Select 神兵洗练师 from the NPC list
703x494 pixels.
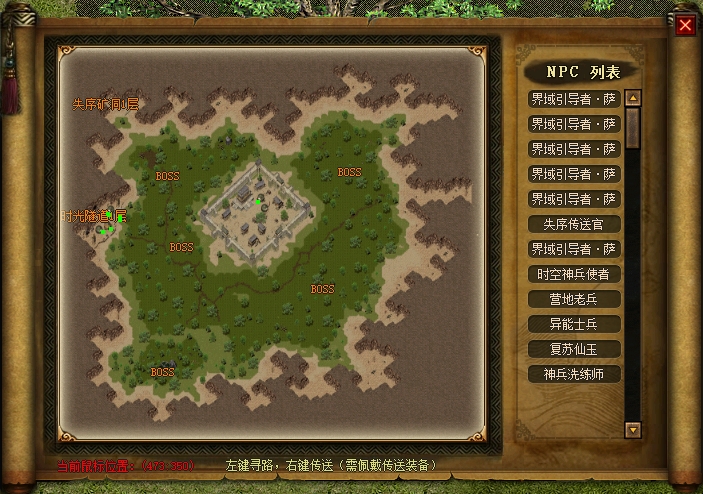[574, 374]
